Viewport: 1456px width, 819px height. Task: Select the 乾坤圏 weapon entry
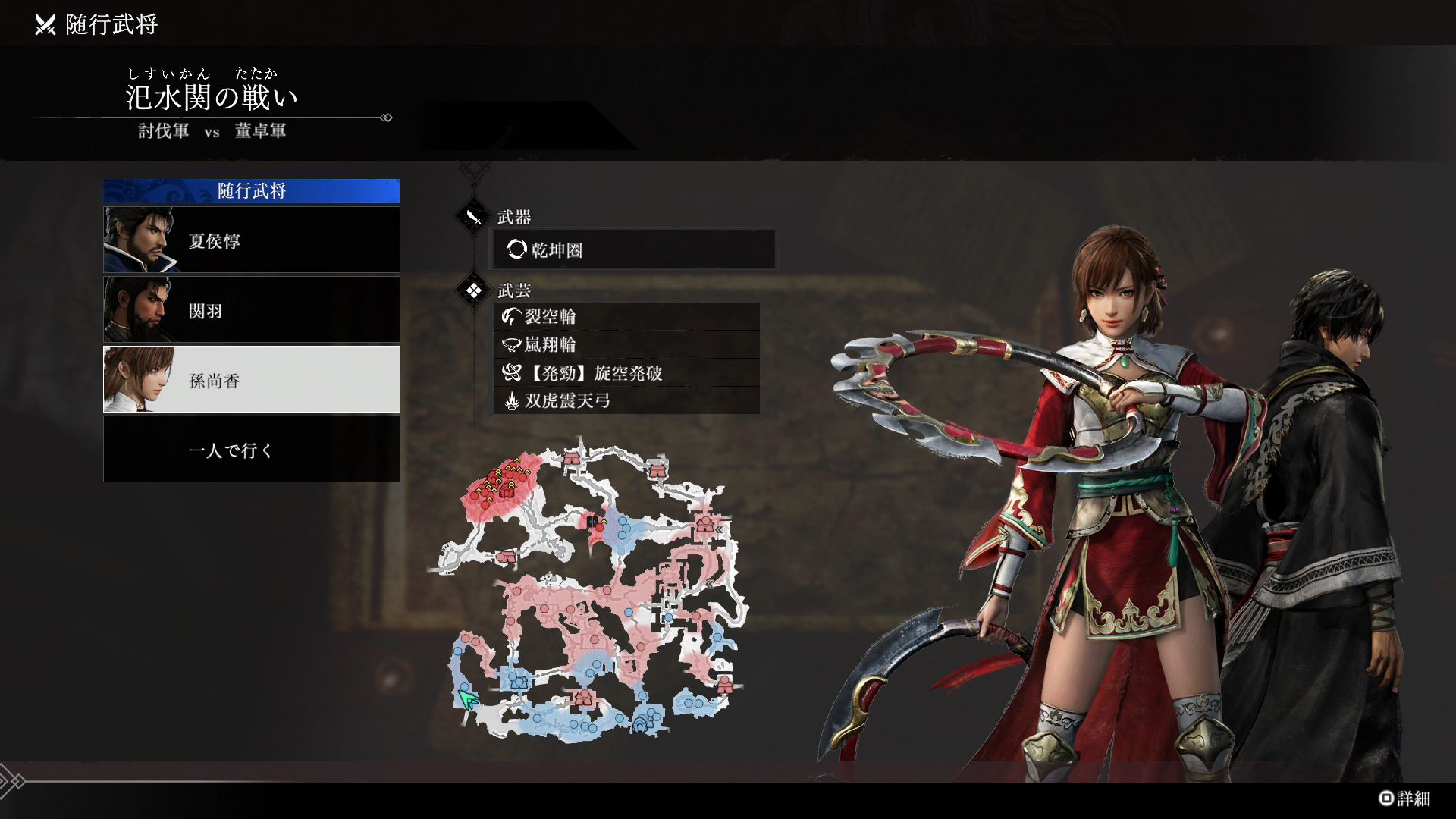[634, 249]
